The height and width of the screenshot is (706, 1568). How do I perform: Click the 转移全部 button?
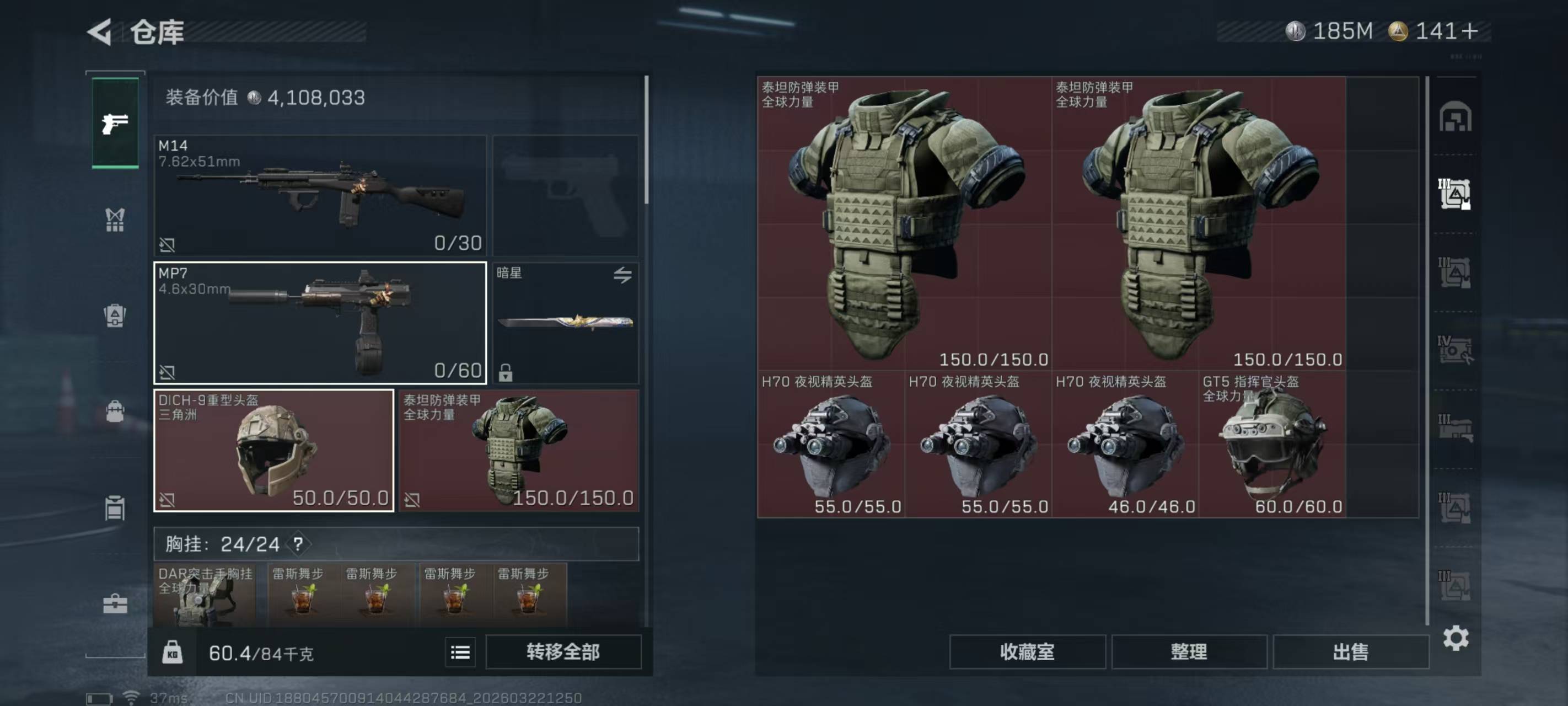tap(563, 652)
